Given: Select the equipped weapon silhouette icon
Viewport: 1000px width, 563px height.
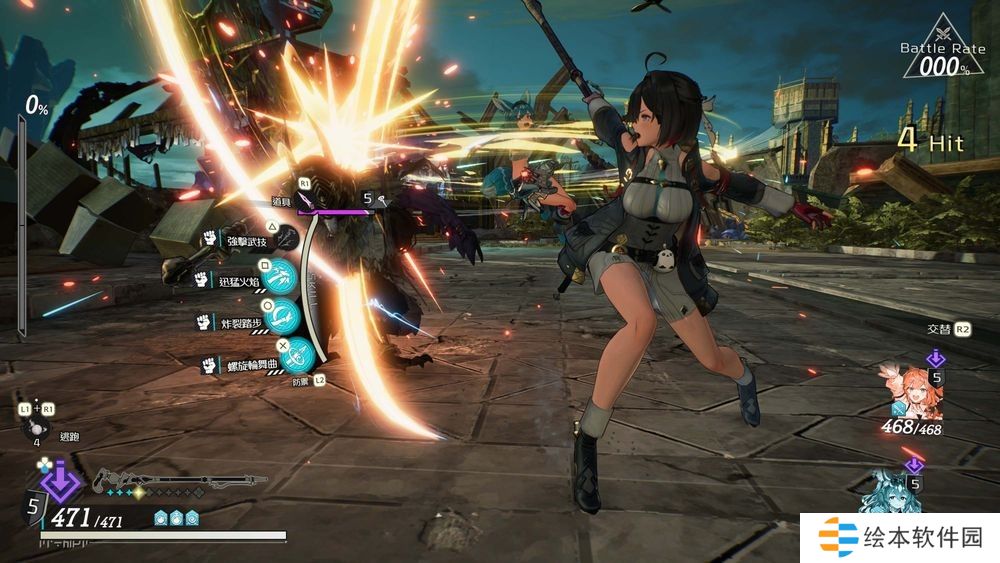Looking at the screenshot, I should (x=180, y=480).
